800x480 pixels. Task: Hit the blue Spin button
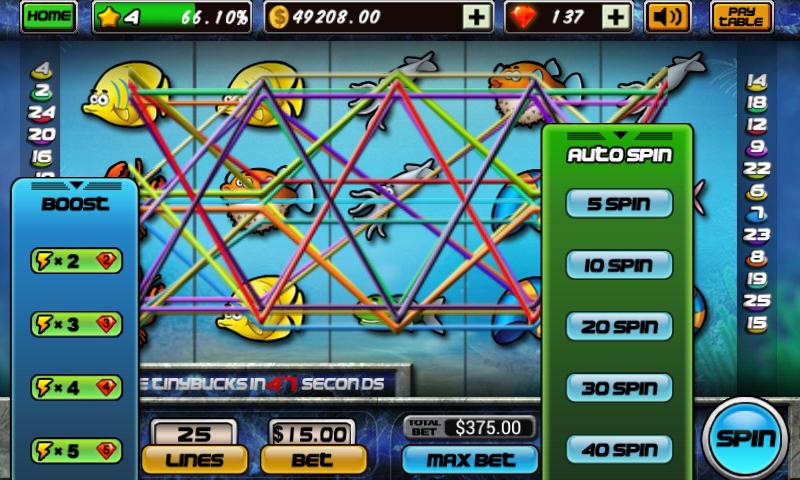tap(747, 437)
